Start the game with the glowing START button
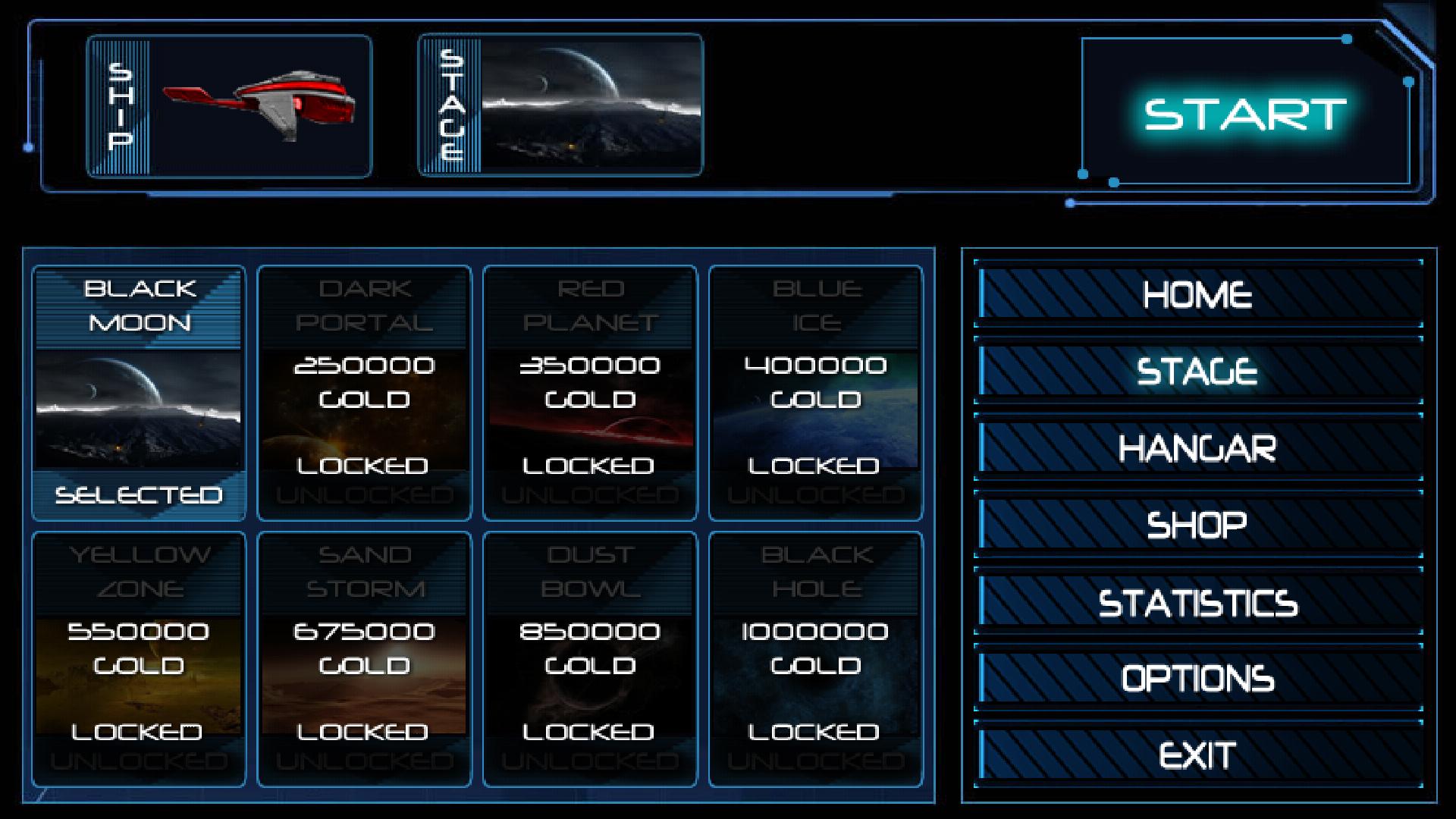Image resolution: width=1456 pixels, height=819 pixels. tap(1244, 114)
